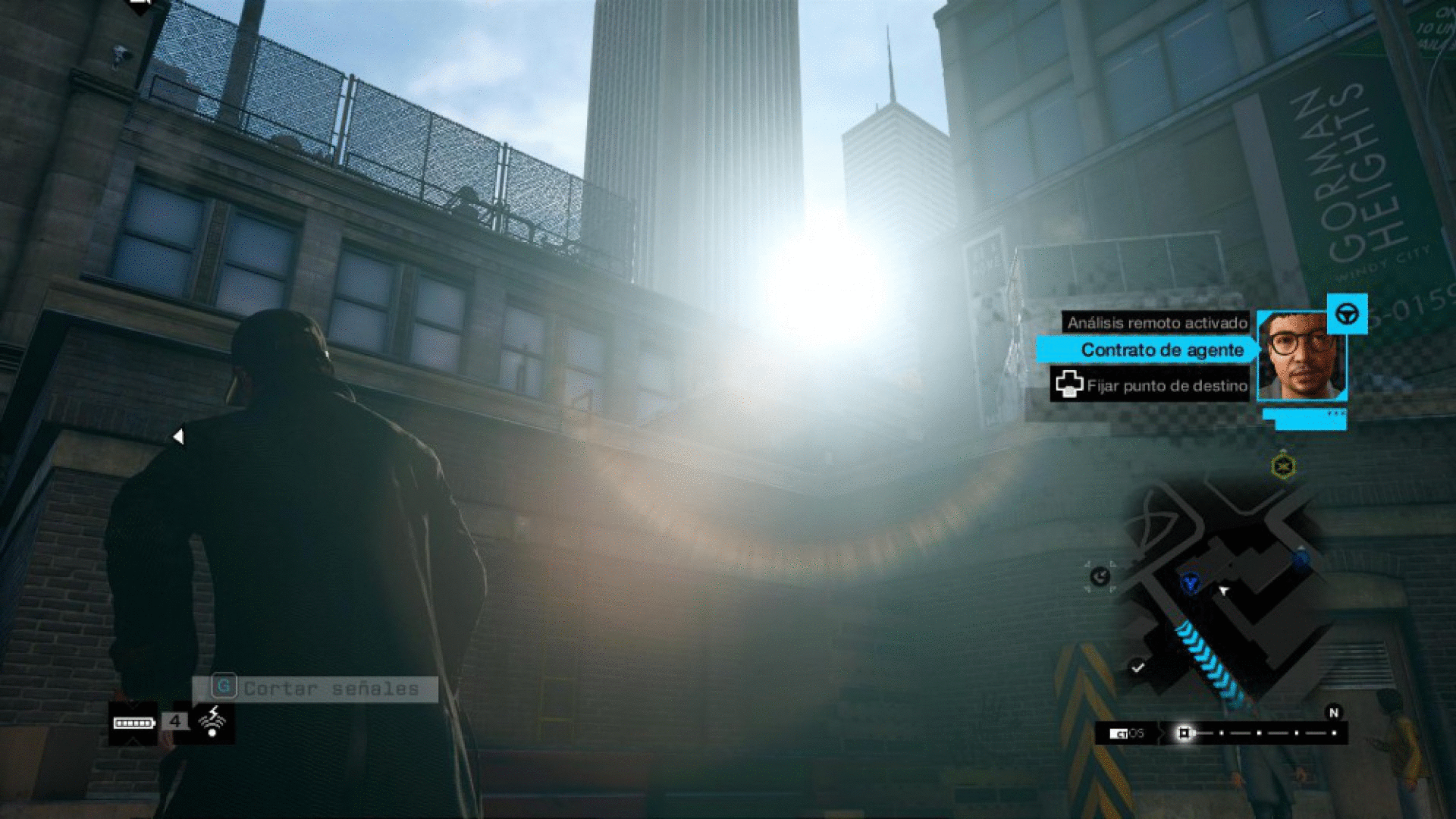Select the blue V marker on minimap

pos(1191,582)
